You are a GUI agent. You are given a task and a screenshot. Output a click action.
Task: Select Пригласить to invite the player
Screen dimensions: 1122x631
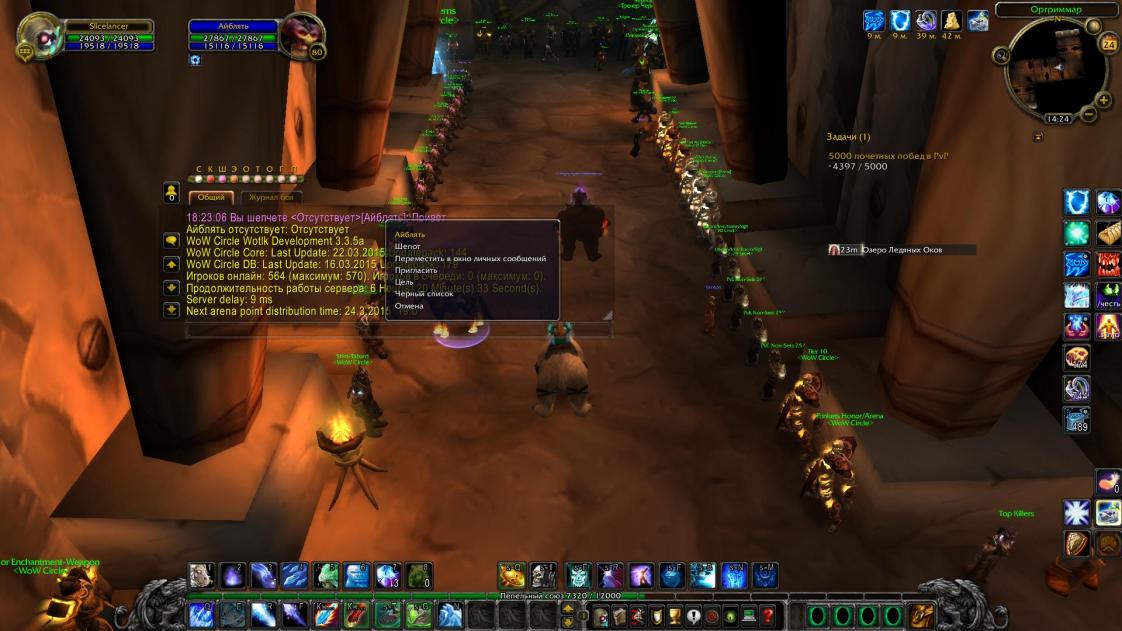pyautogui.click(x=416, y=270)
